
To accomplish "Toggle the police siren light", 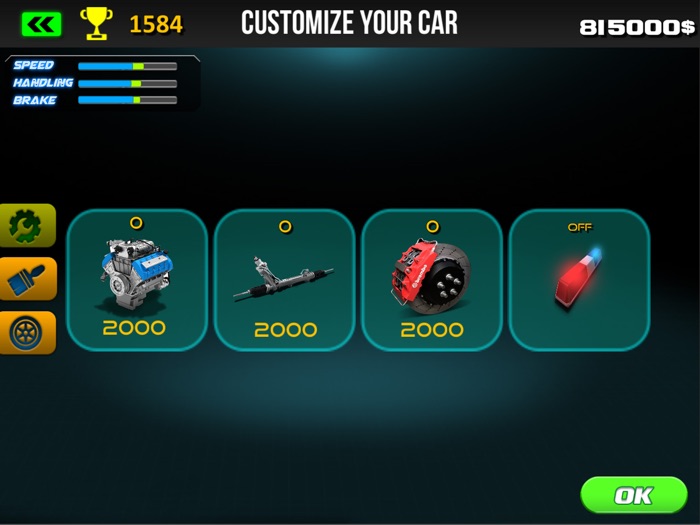I will pyautogui.click(x=579, y=280).
